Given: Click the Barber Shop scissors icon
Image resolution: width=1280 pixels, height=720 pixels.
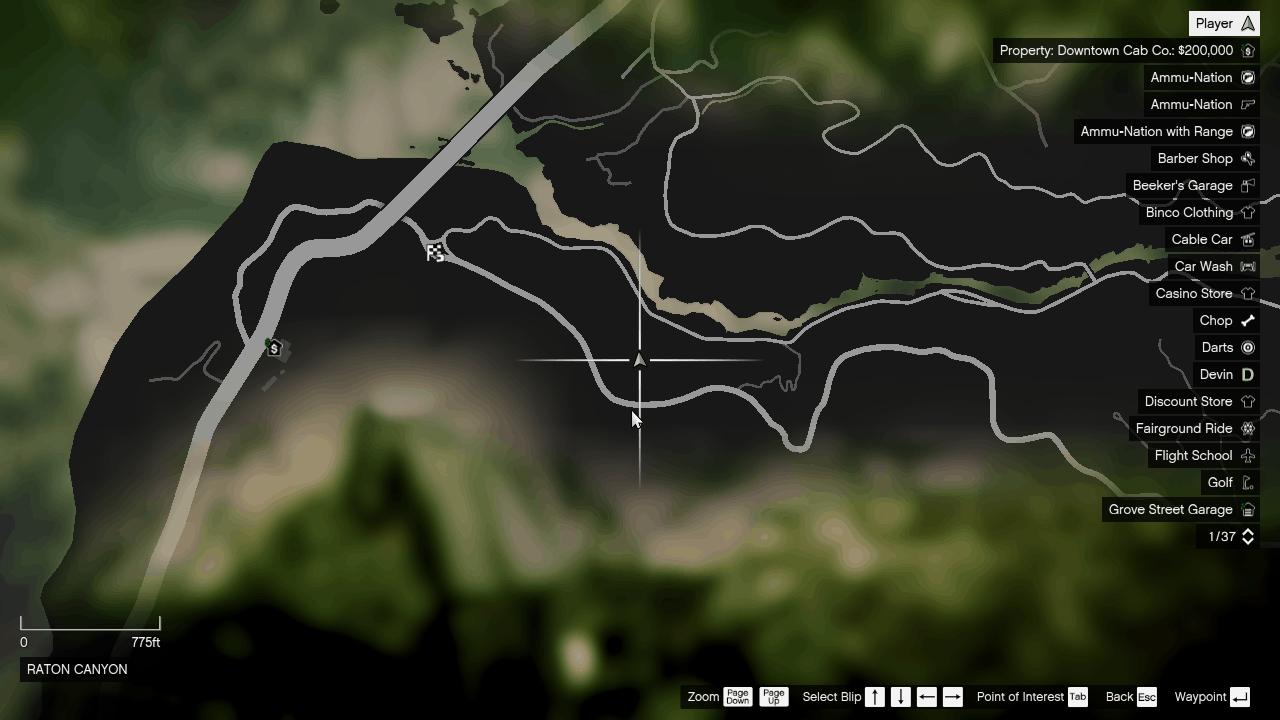Looking at the screenshot, I should pyautogui.click(x=1247, y=158).
